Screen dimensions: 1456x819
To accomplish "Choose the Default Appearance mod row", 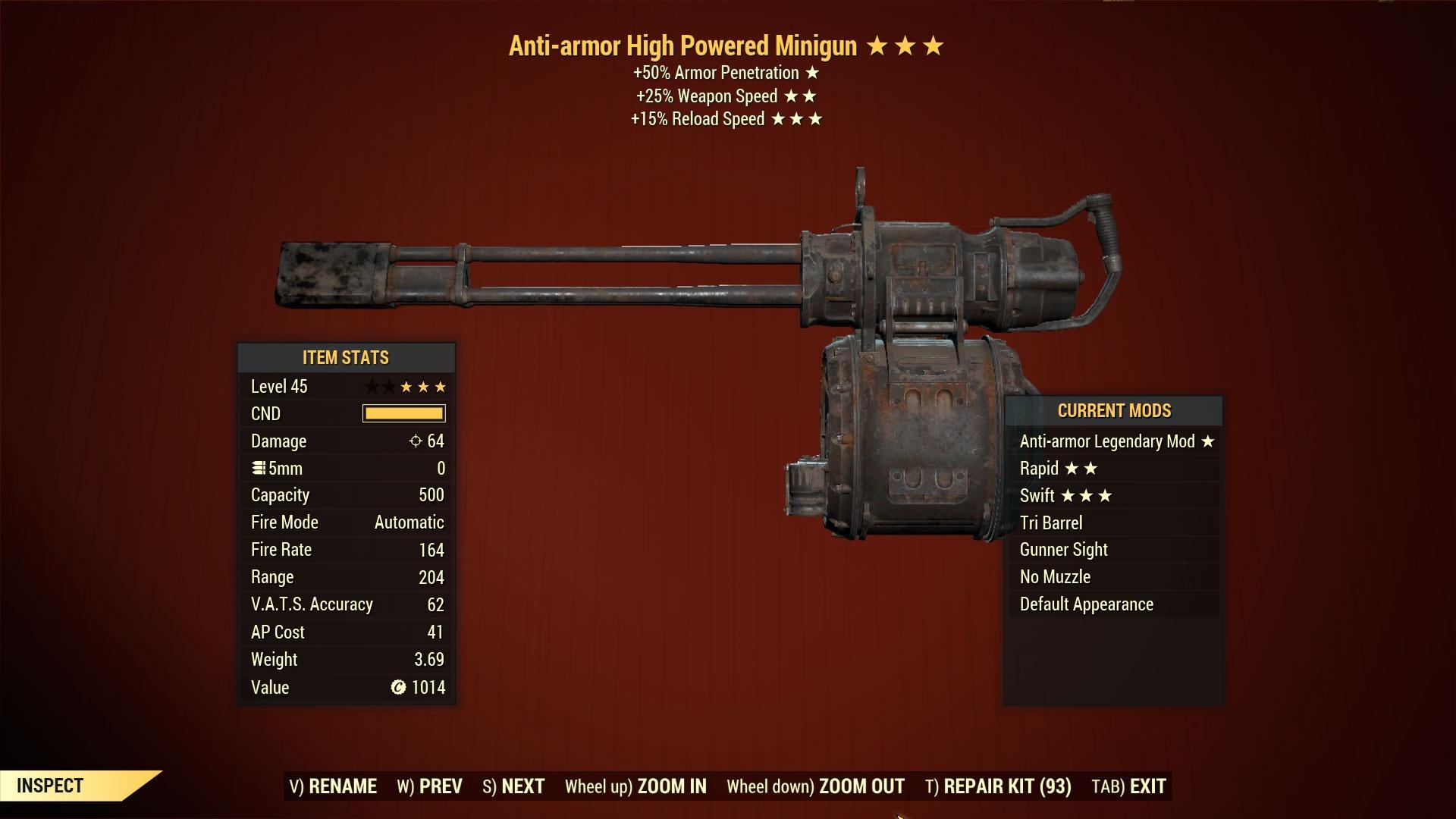I will (1086, 604).
